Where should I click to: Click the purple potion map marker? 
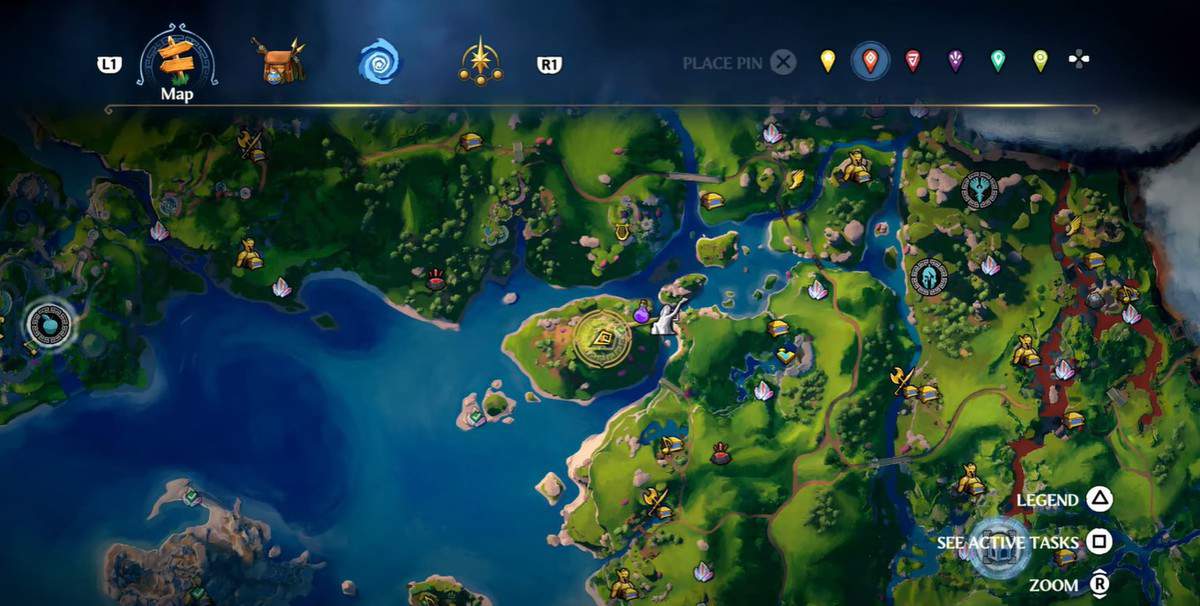(x=641, y=312)
